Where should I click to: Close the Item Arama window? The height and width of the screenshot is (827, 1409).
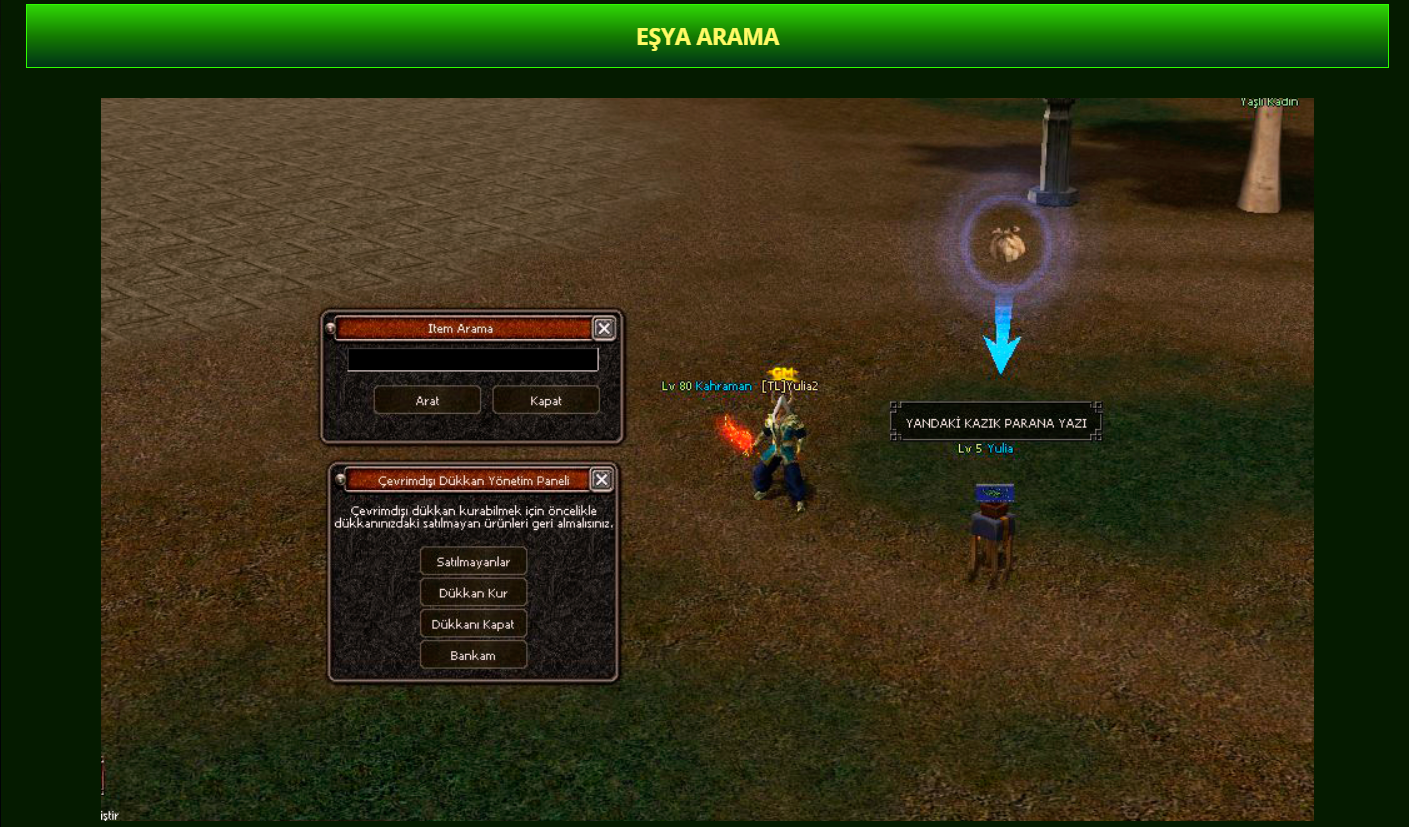604,328
